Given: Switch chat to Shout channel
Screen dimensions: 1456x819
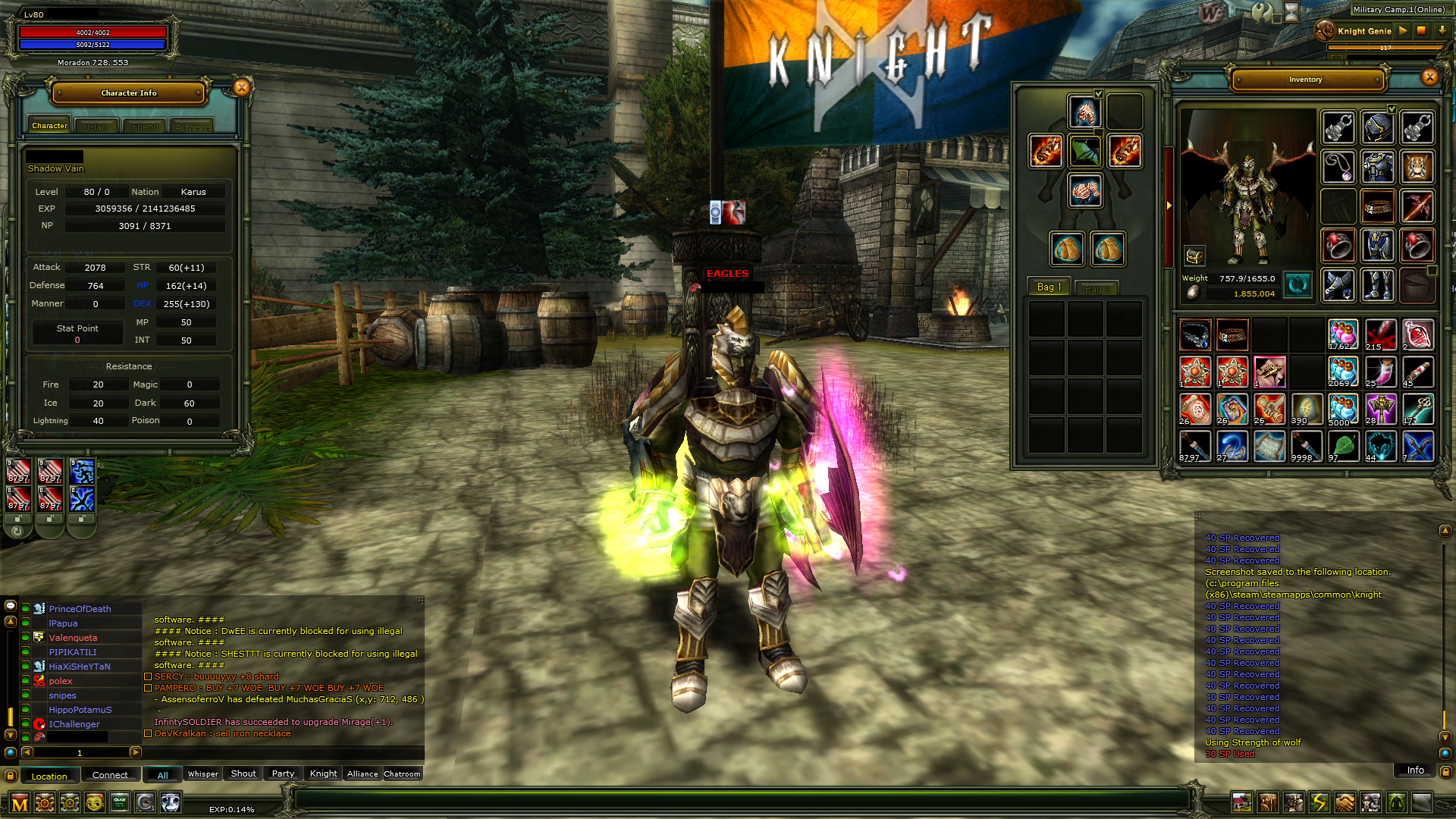Looking at the screenshot, I should point(243,773).
